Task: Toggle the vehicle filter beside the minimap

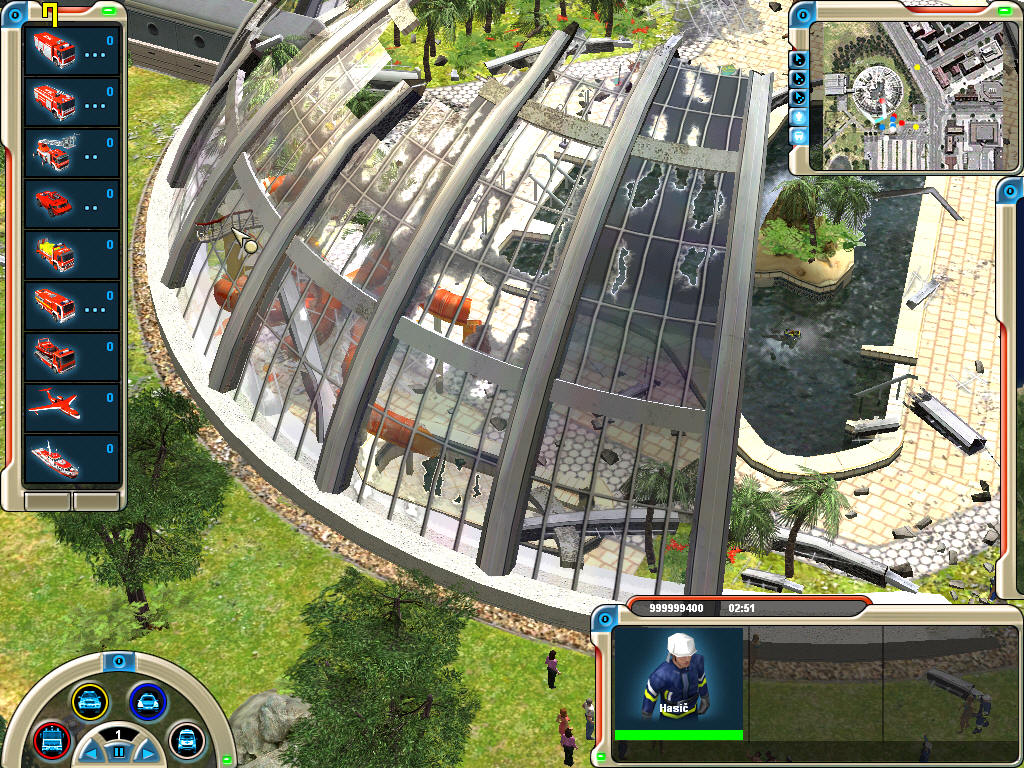Action: pyautogui.click(x=799, y=135)
